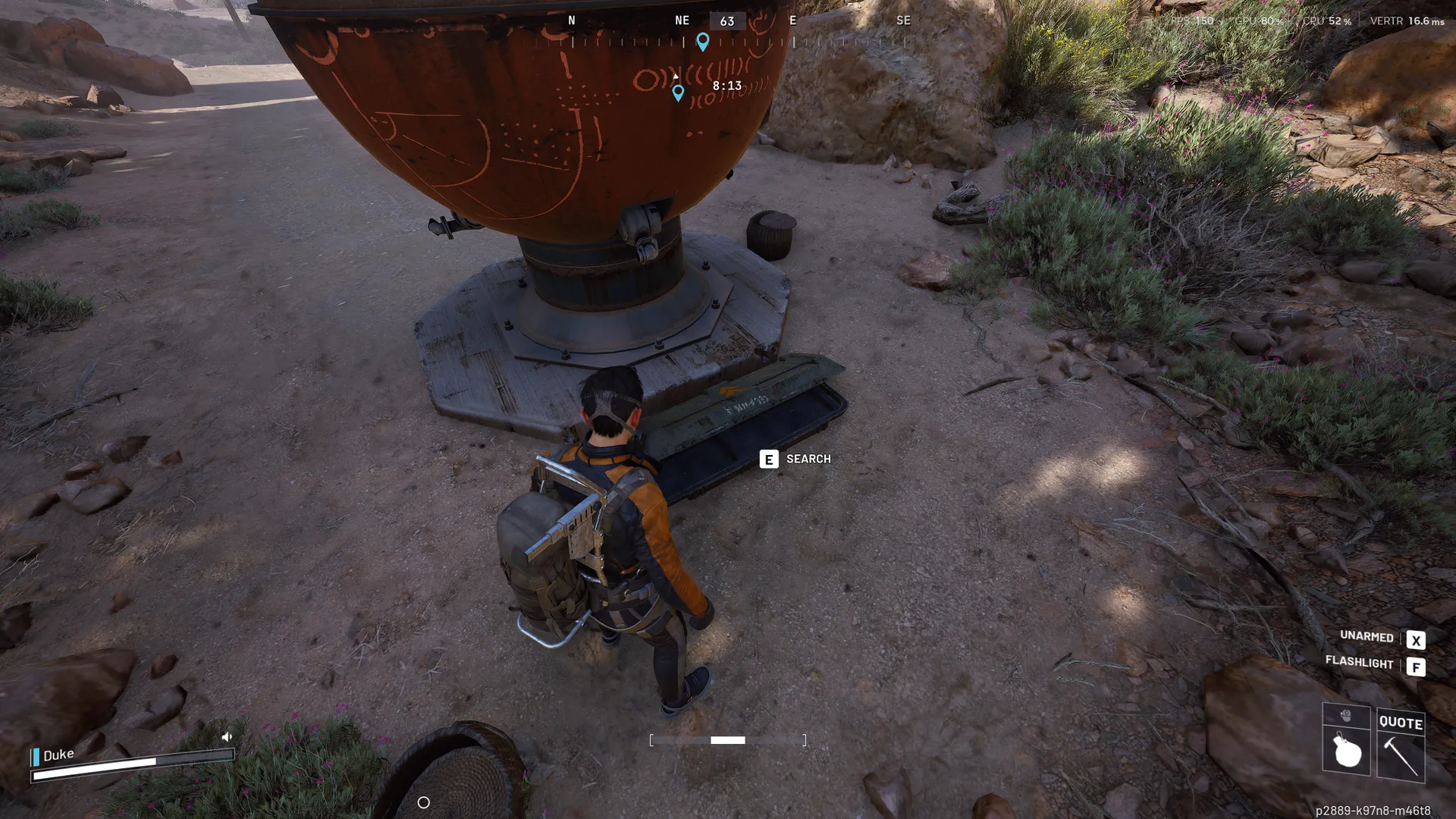Click the blue waypoint marker on the compass bar

tap(703, 42)
